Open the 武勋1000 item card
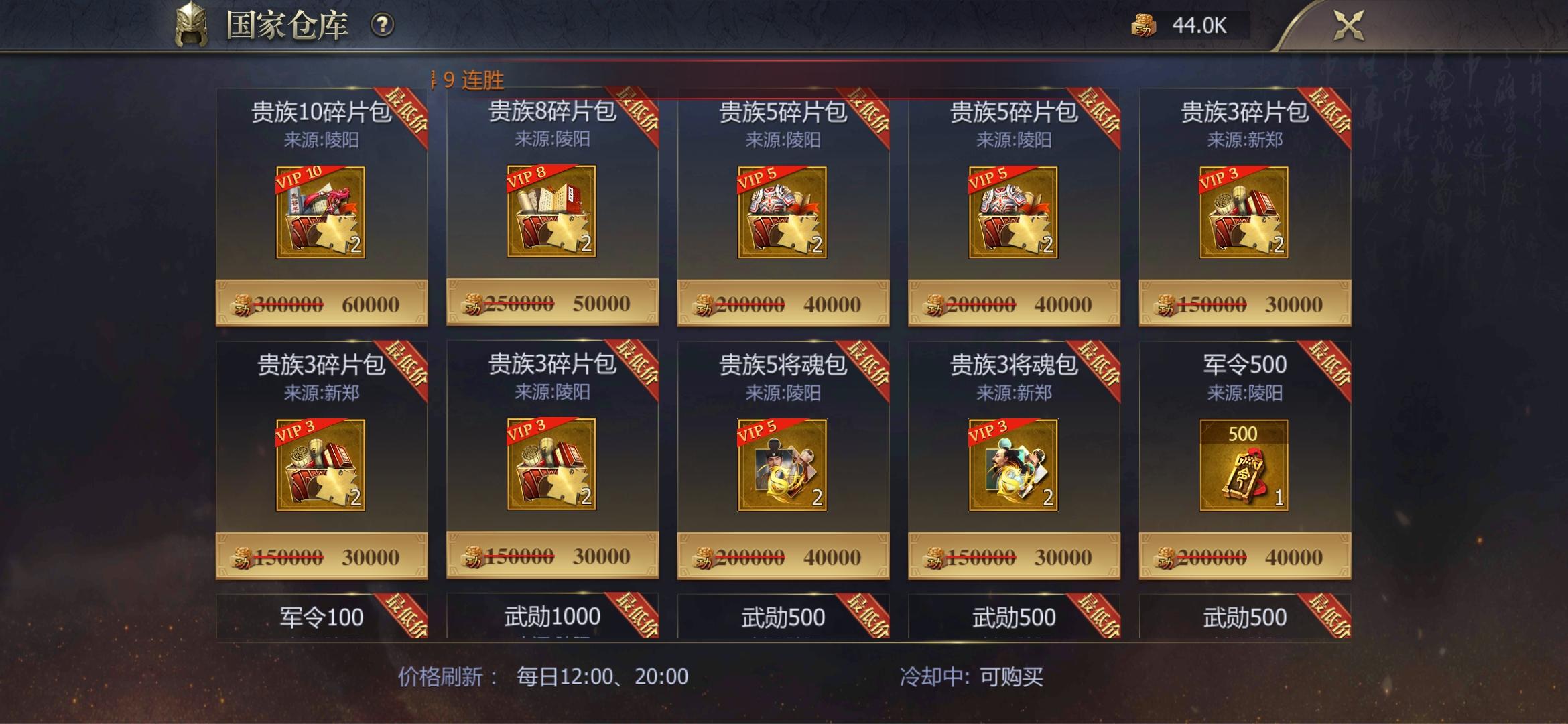Viewport: 1568px width, 724px height. pos(553,615)
